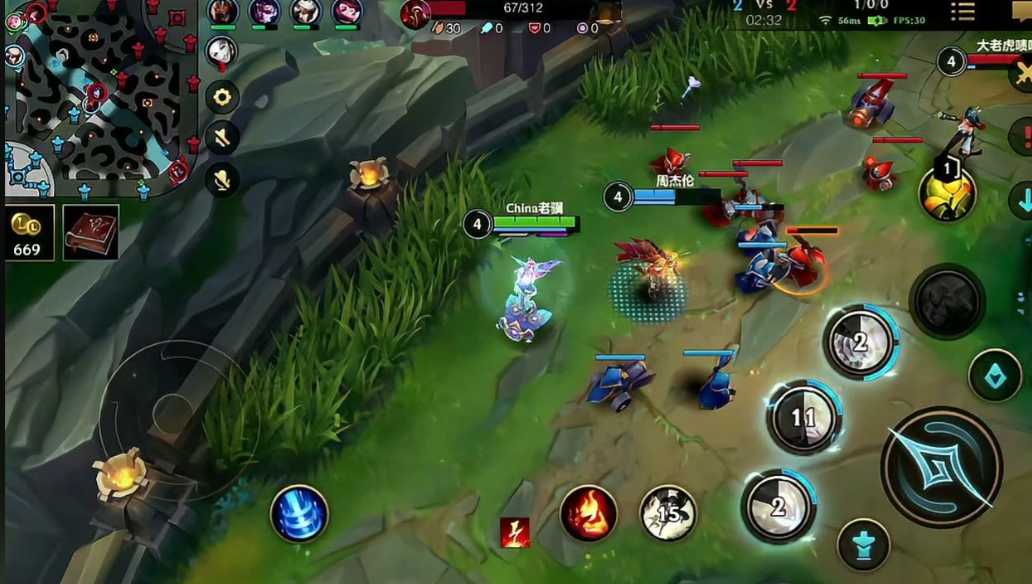Toggle the muted microphone icon
Screen dimensions: 1032x584
click(x=222, y=180)
